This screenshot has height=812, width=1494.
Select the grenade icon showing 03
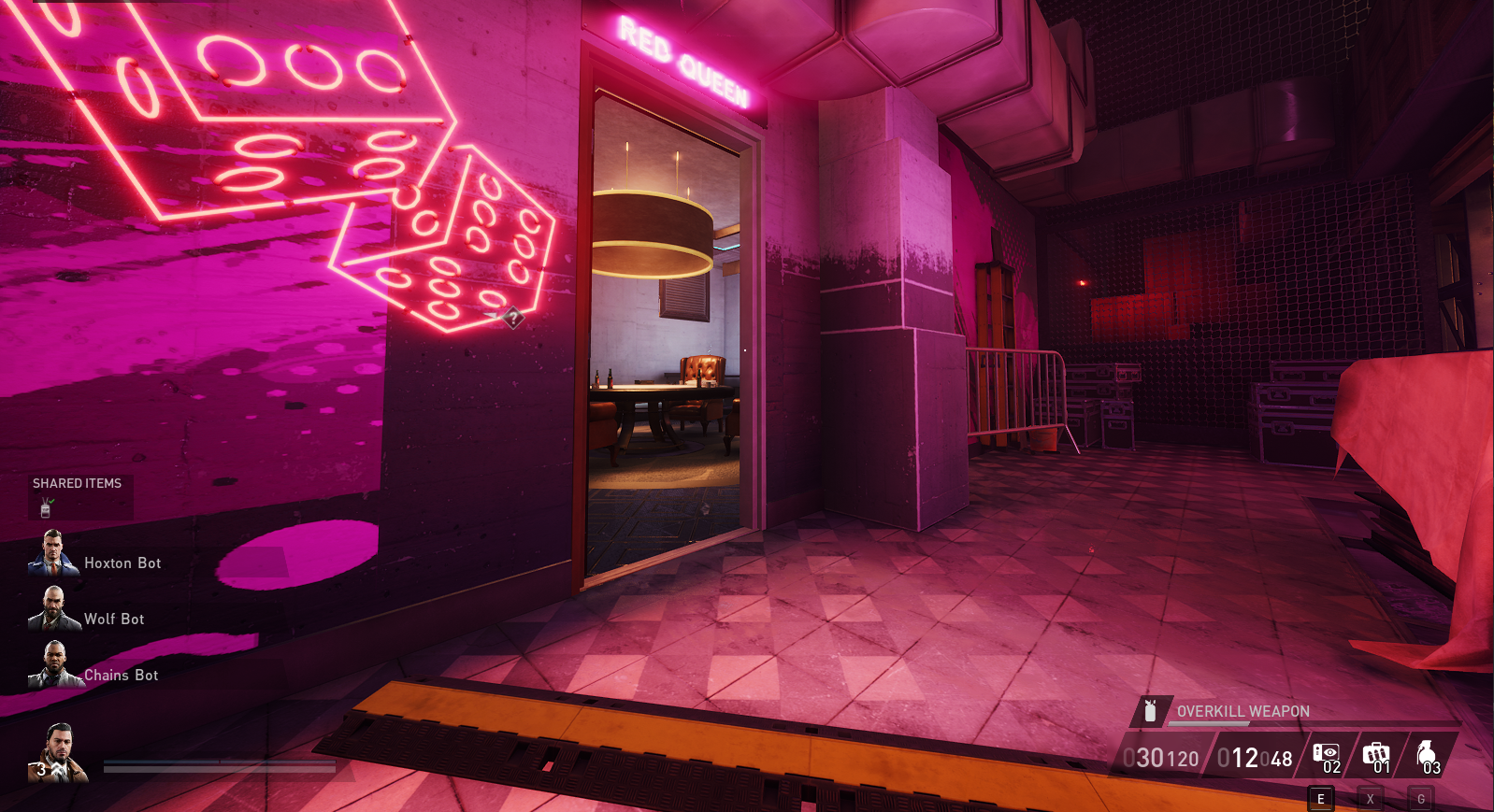click(x=1425, y=753)
